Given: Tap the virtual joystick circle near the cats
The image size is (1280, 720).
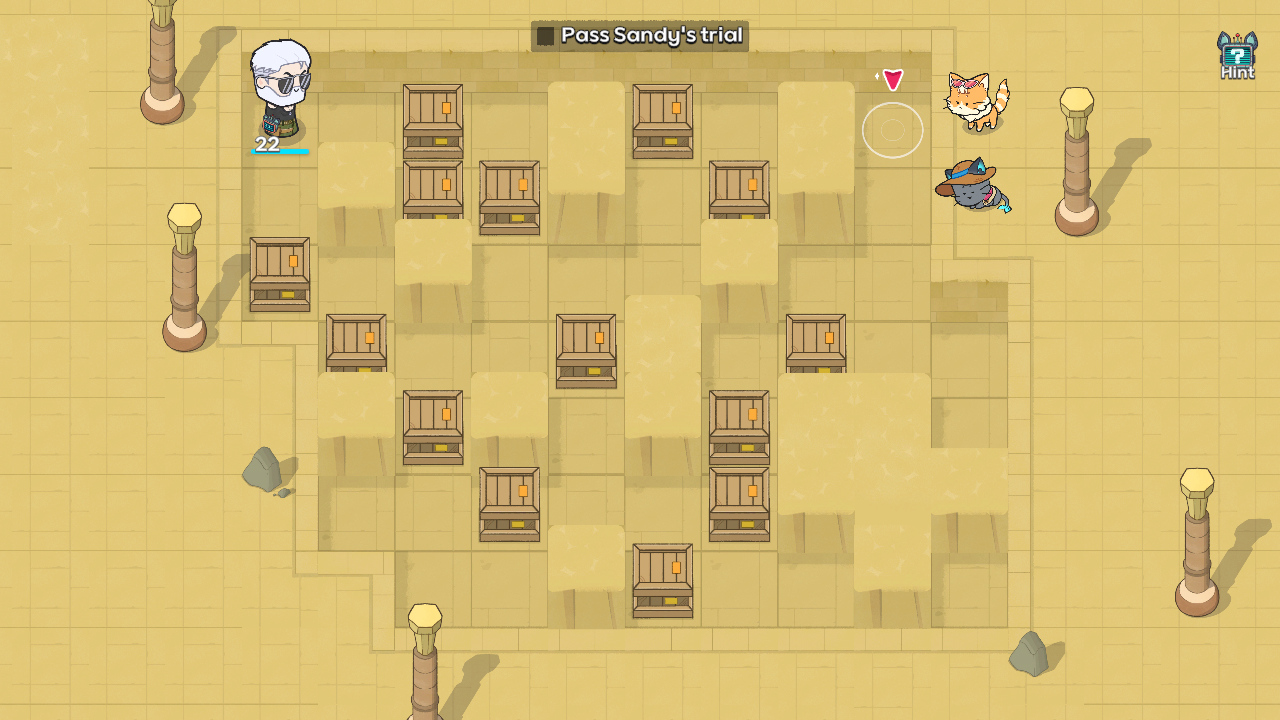Looking at the screenshot, I should (893, 130).
